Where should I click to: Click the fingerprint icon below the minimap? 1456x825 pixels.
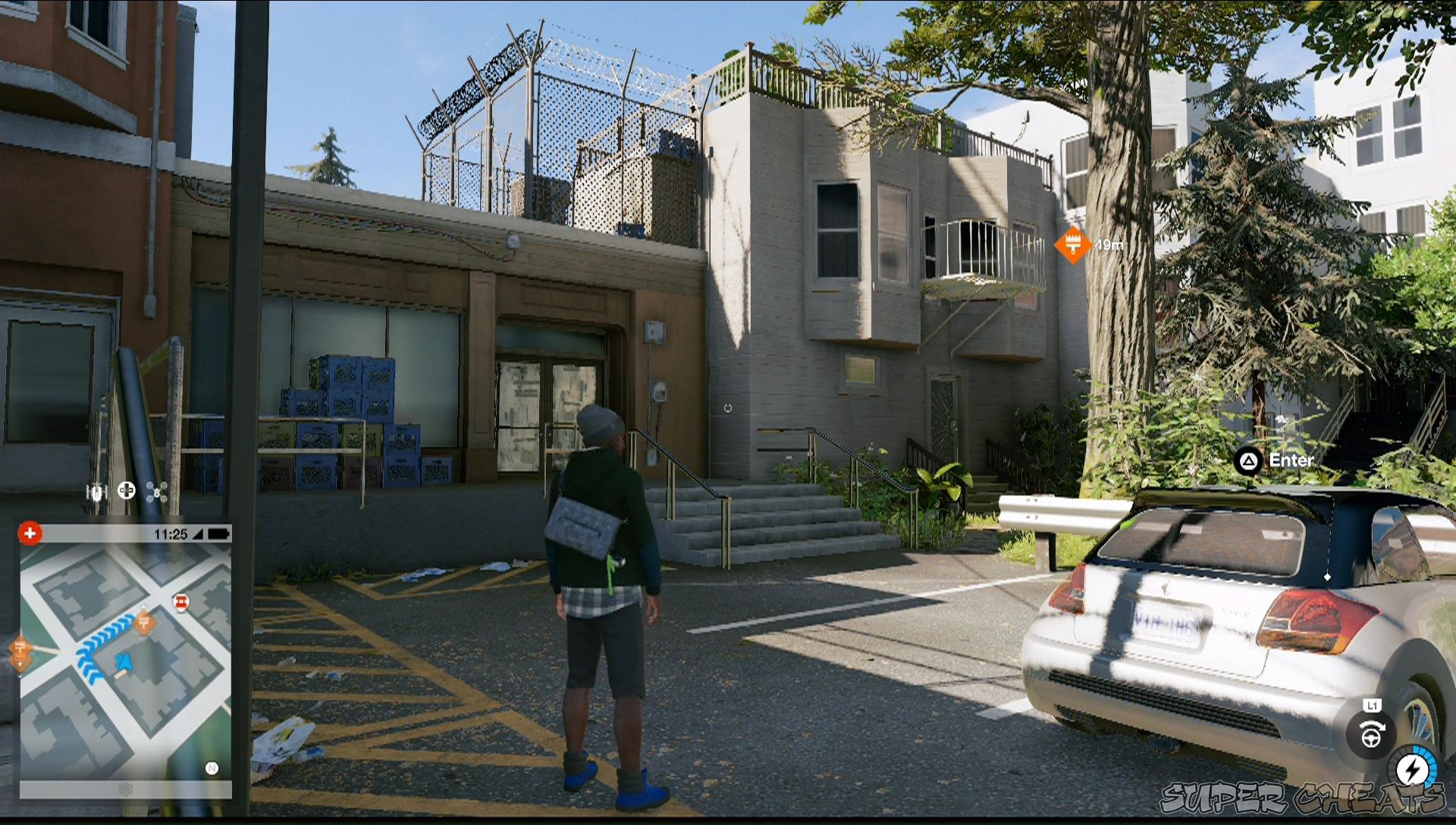coord(125,789)
